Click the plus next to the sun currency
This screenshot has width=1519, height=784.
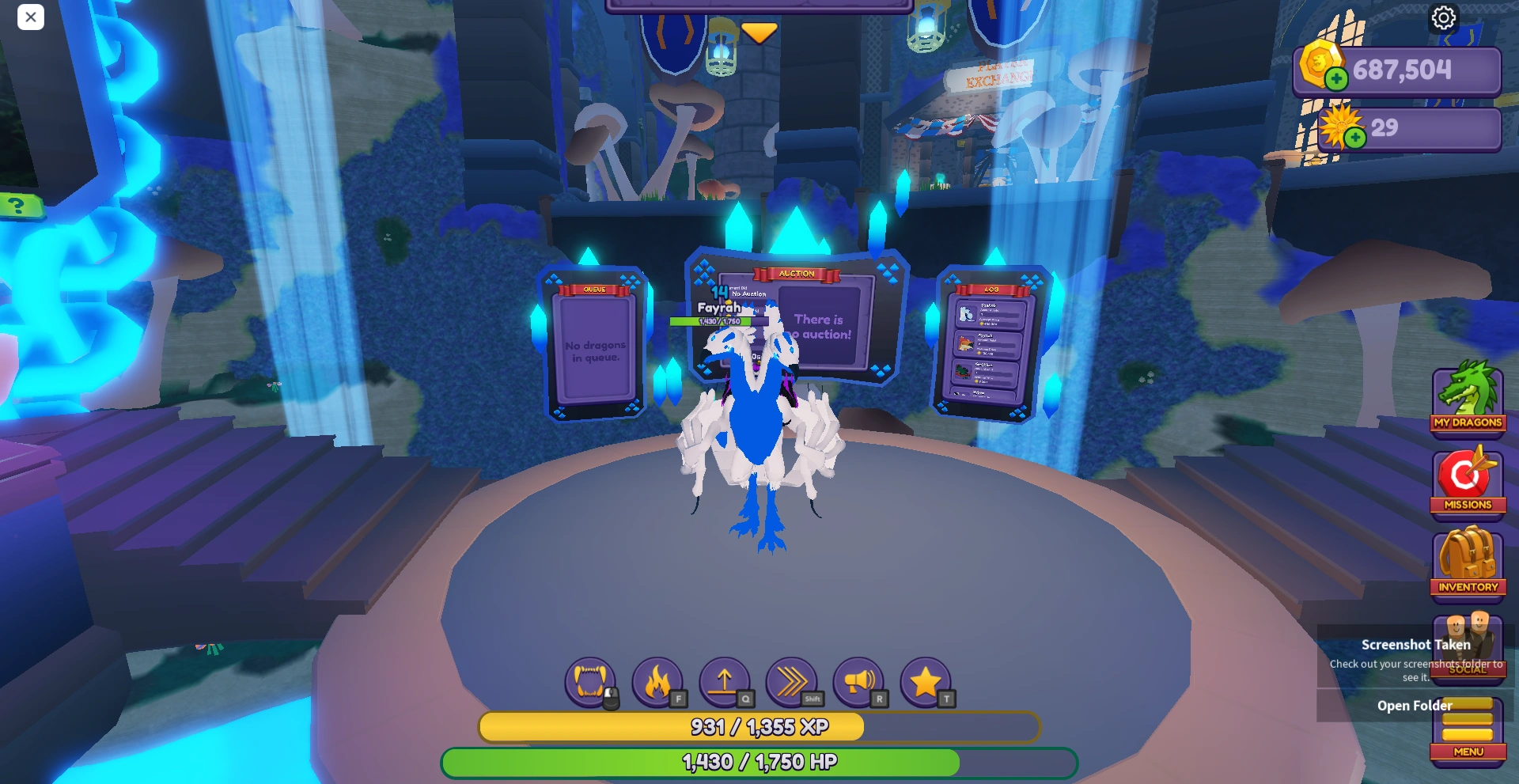click(x=1355, y=137)
